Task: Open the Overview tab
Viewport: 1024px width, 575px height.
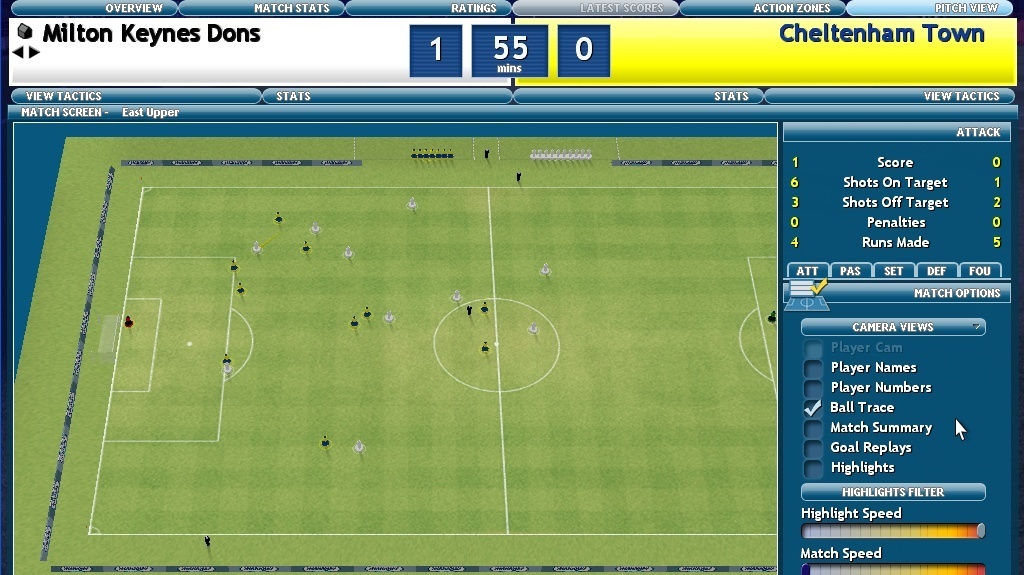Action: pyautogui.click(x=134, y=8)
